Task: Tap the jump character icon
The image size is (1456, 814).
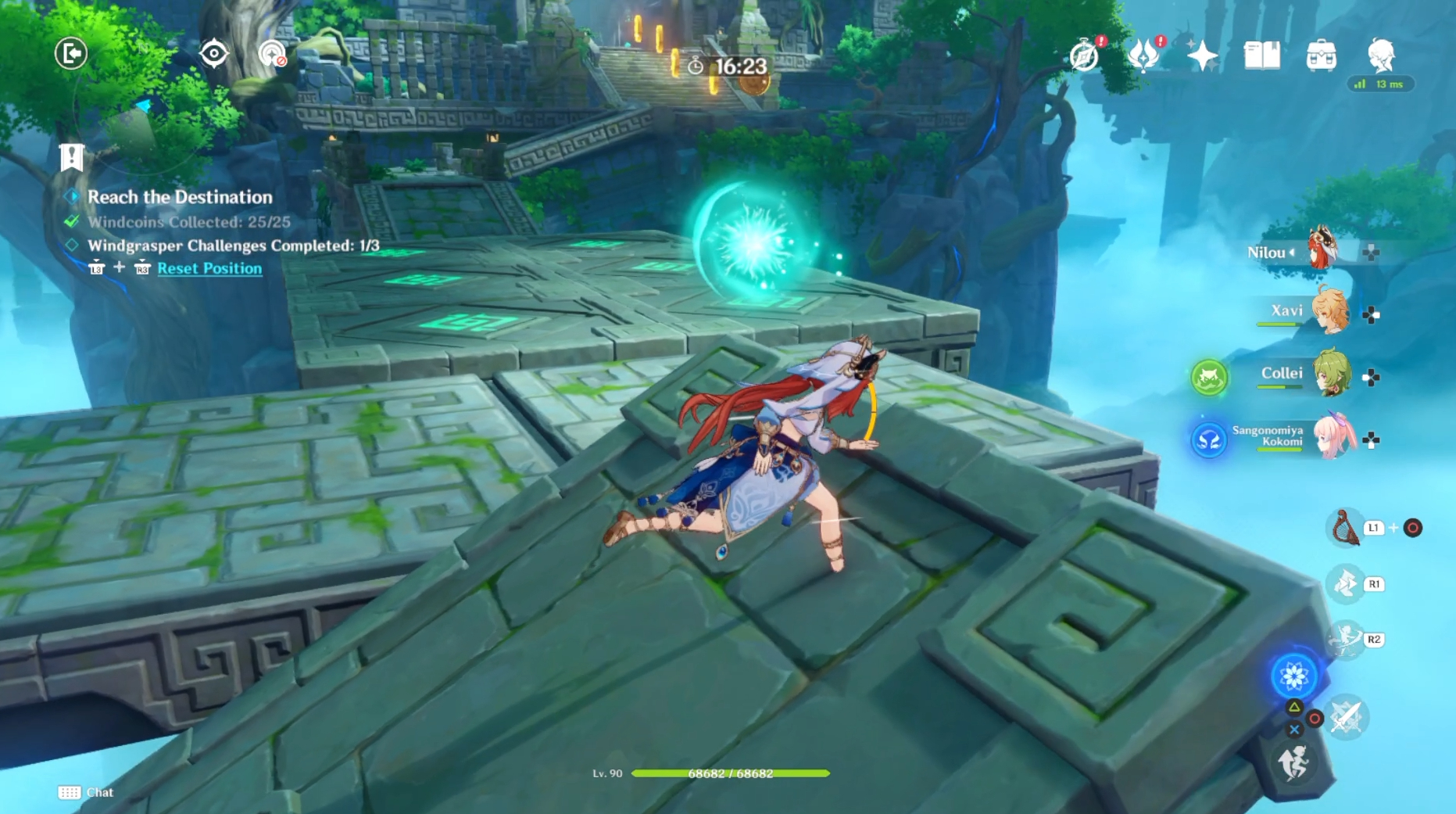Action: pos(1293,762)
